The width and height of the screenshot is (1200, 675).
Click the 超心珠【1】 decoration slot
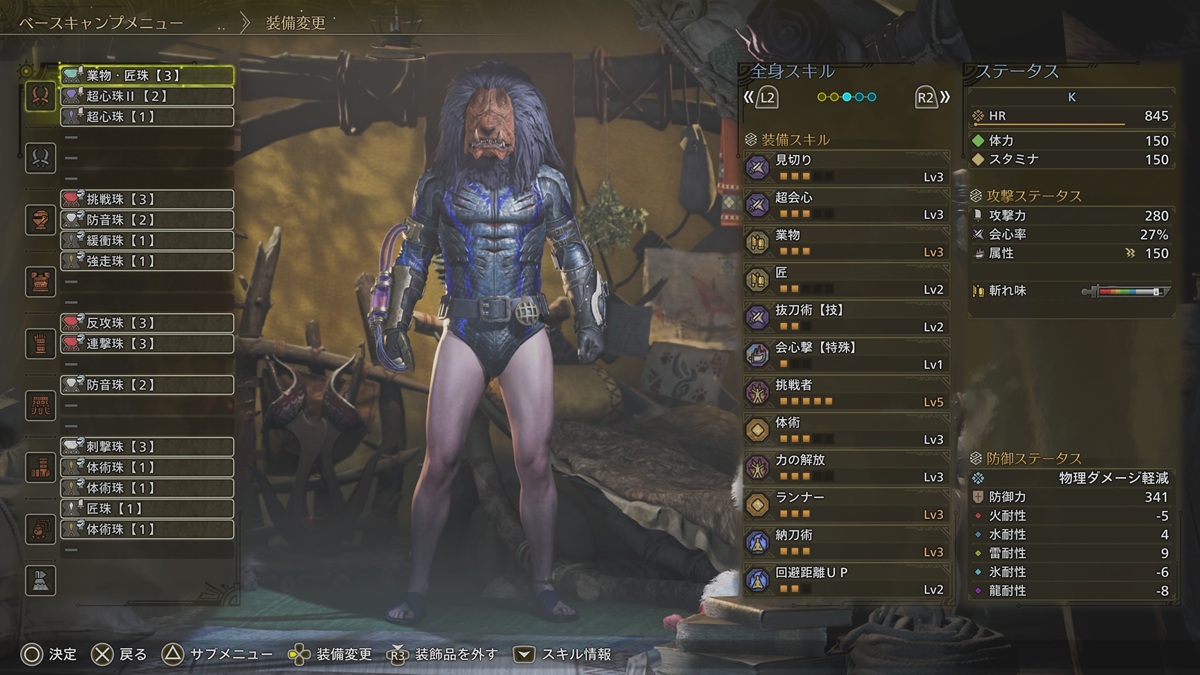[x=147, y=117]
